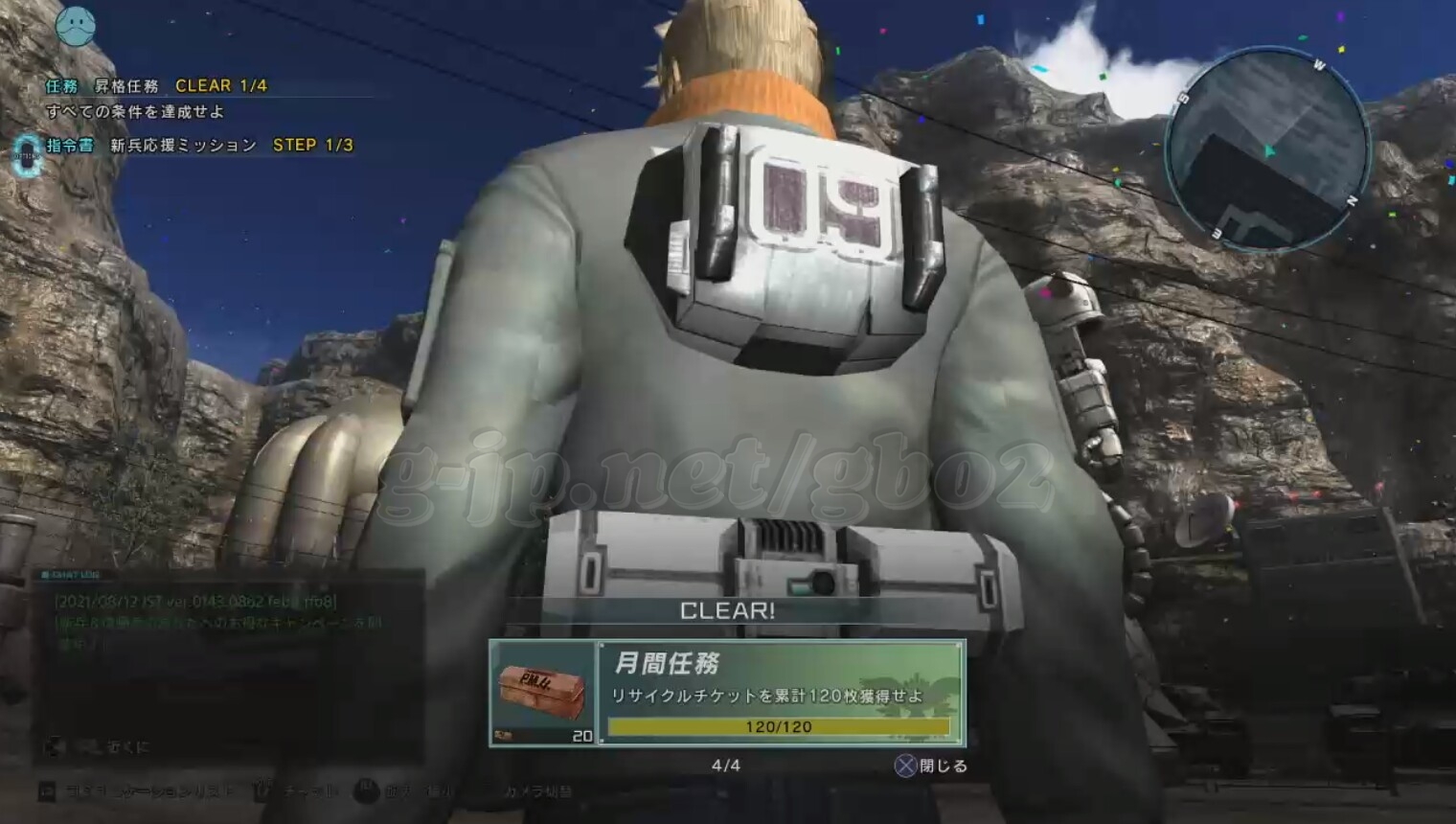Screen dimensions: 1456x824
Task: Select the 月間任務 cleared mission panel
Action: pyautogui.click(x=780, y=693)
